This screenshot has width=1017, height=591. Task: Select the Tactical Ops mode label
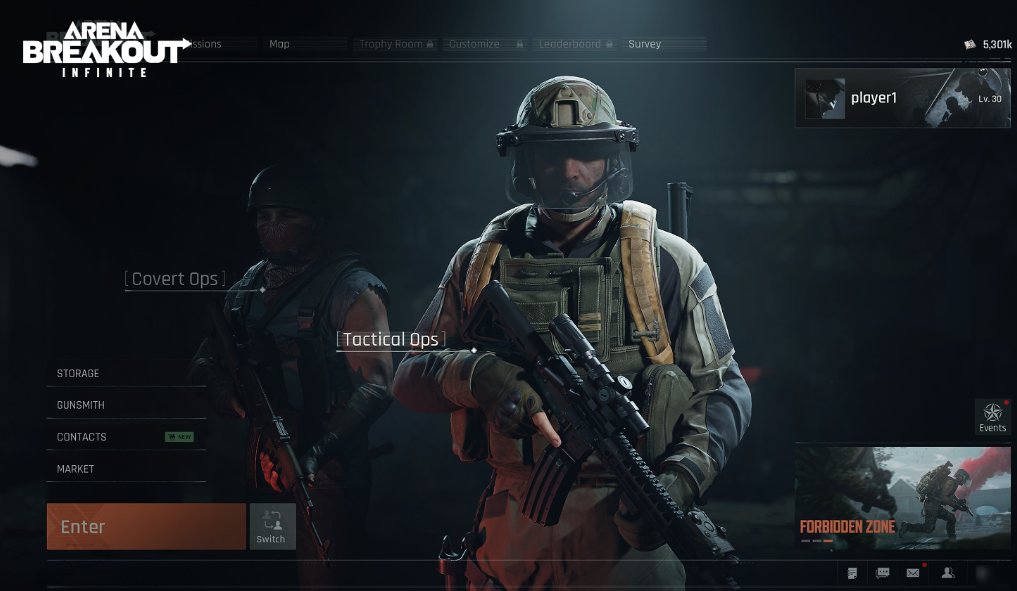point(391,340)
